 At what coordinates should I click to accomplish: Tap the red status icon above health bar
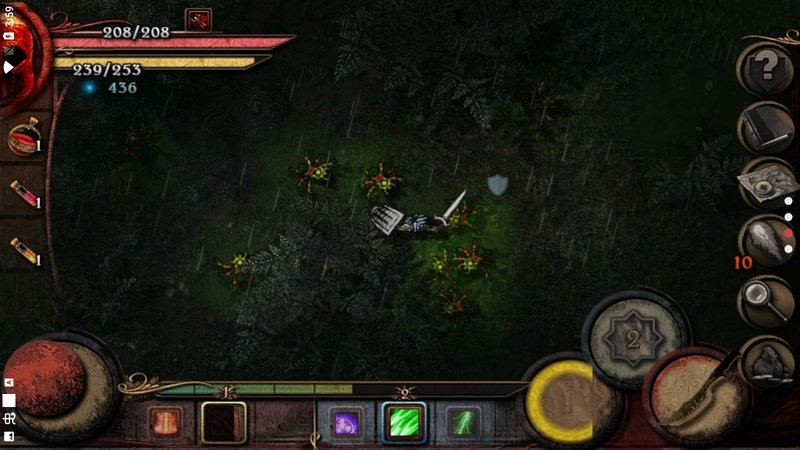pos(198,19)
